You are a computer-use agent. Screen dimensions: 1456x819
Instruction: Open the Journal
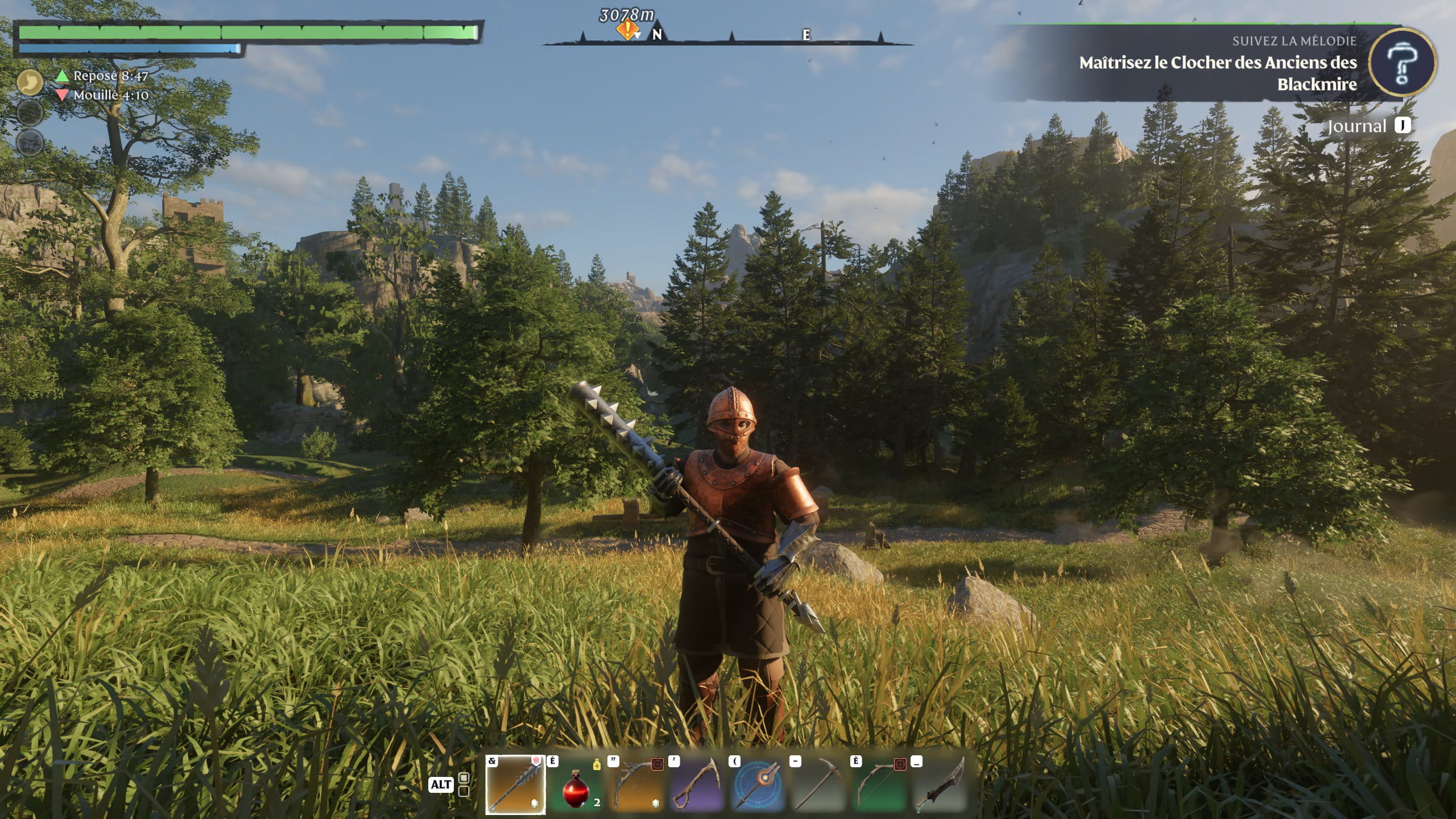tap(1357, 126)
